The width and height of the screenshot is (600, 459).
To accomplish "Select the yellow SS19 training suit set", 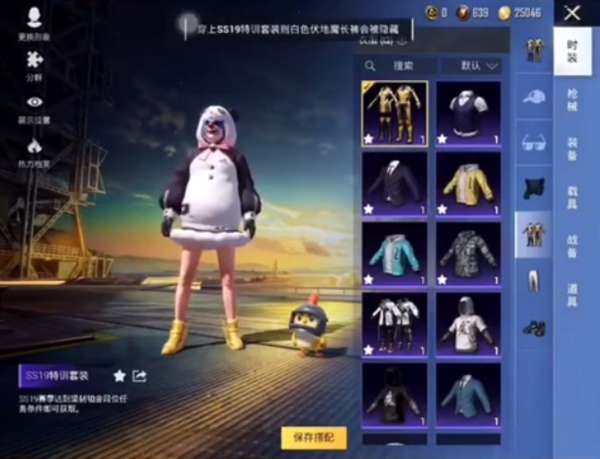I will tap(394, 113).
